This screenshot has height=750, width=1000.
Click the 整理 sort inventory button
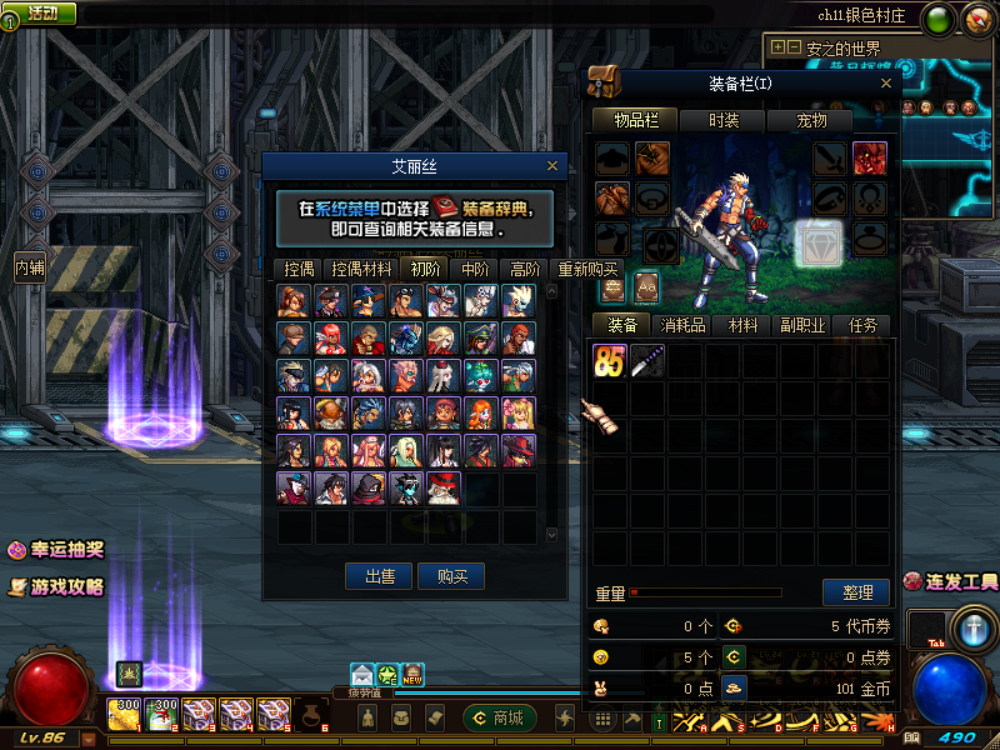(x=857, y=593)
